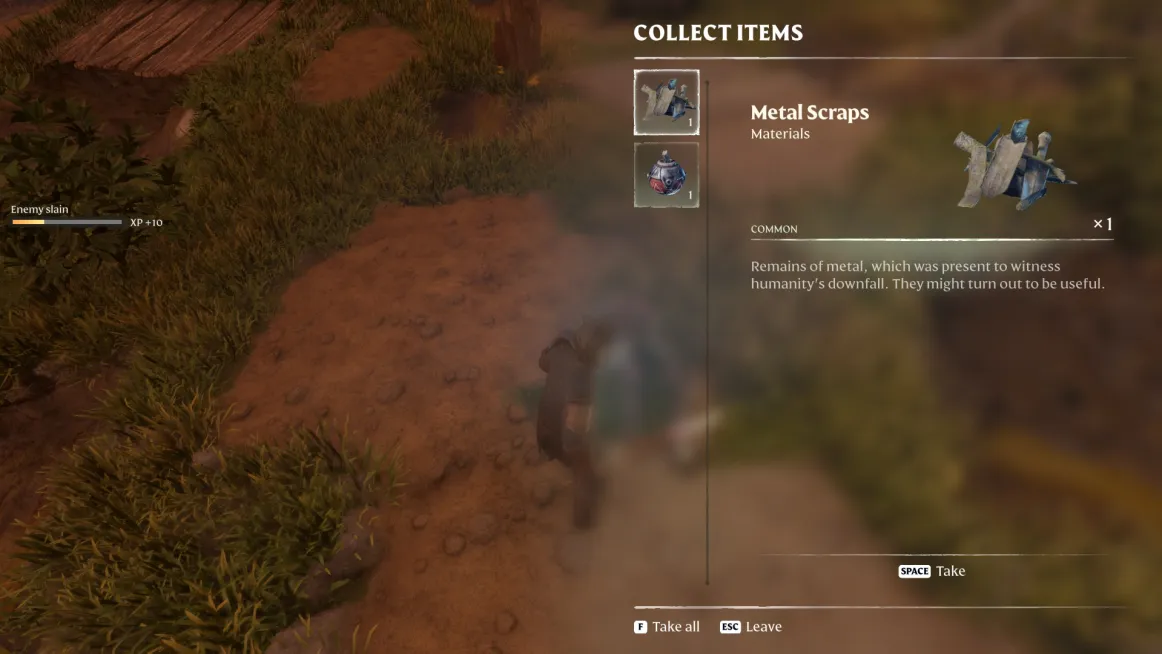Choose Take all to loot everything
The image size is (1162, 654).
coord(667,627)
